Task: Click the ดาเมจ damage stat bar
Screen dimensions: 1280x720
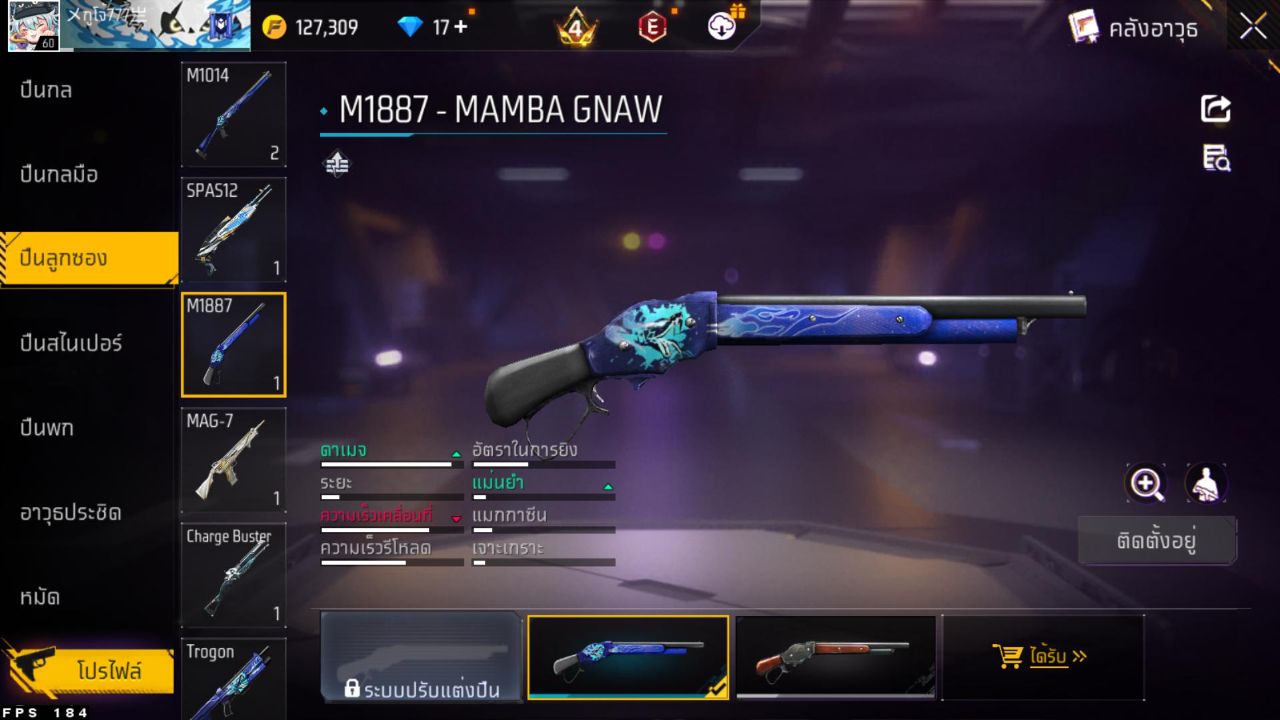Action: [390, 462]
